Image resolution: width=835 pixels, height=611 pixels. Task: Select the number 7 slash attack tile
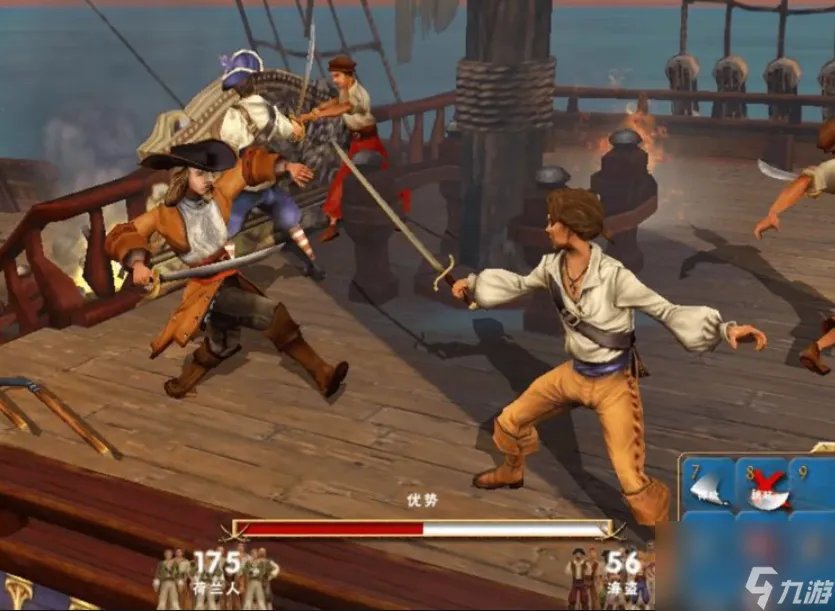coord(707,485)
